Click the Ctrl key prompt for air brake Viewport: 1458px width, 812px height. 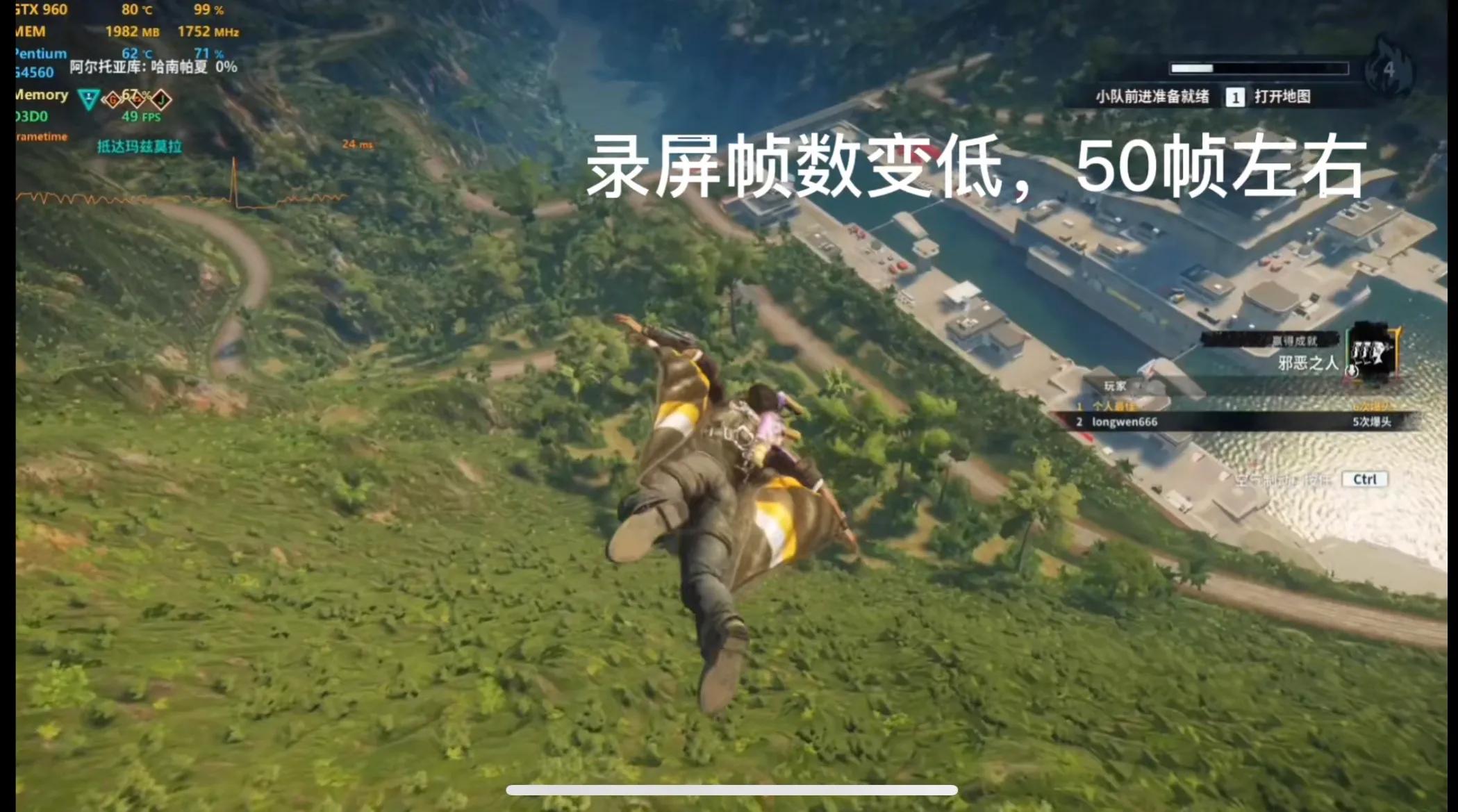click(x=1363, y=479)
